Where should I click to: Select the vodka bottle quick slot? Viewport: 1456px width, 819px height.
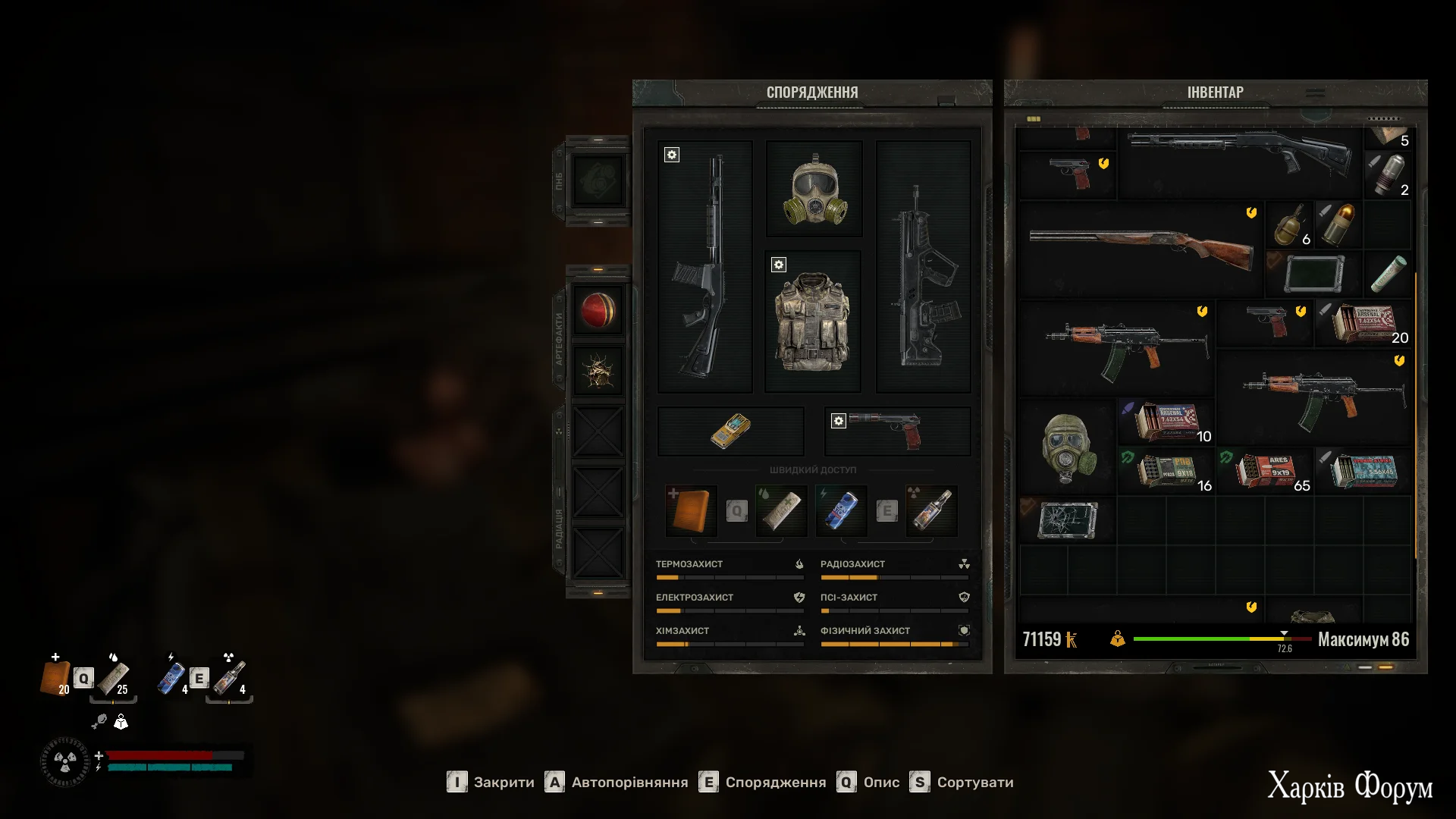coord(931,510)
